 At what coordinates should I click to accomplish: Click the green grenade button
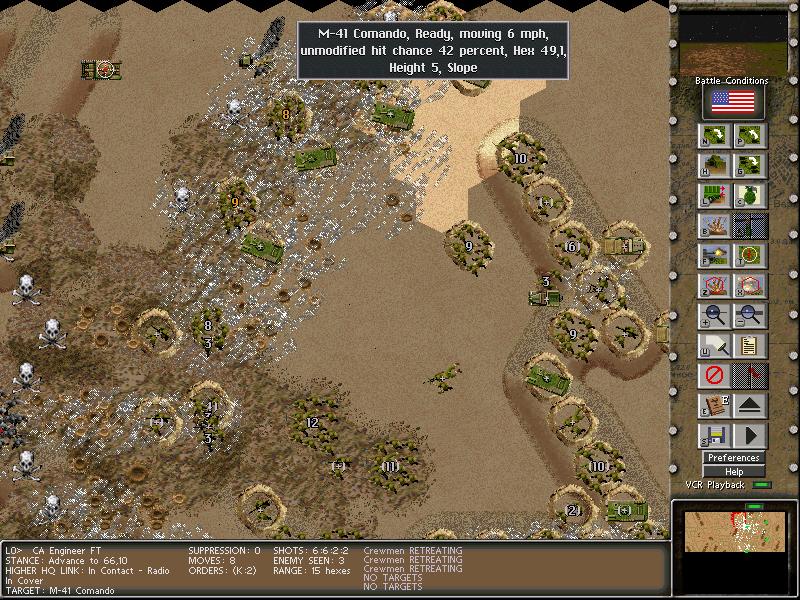tap(749, 196)
